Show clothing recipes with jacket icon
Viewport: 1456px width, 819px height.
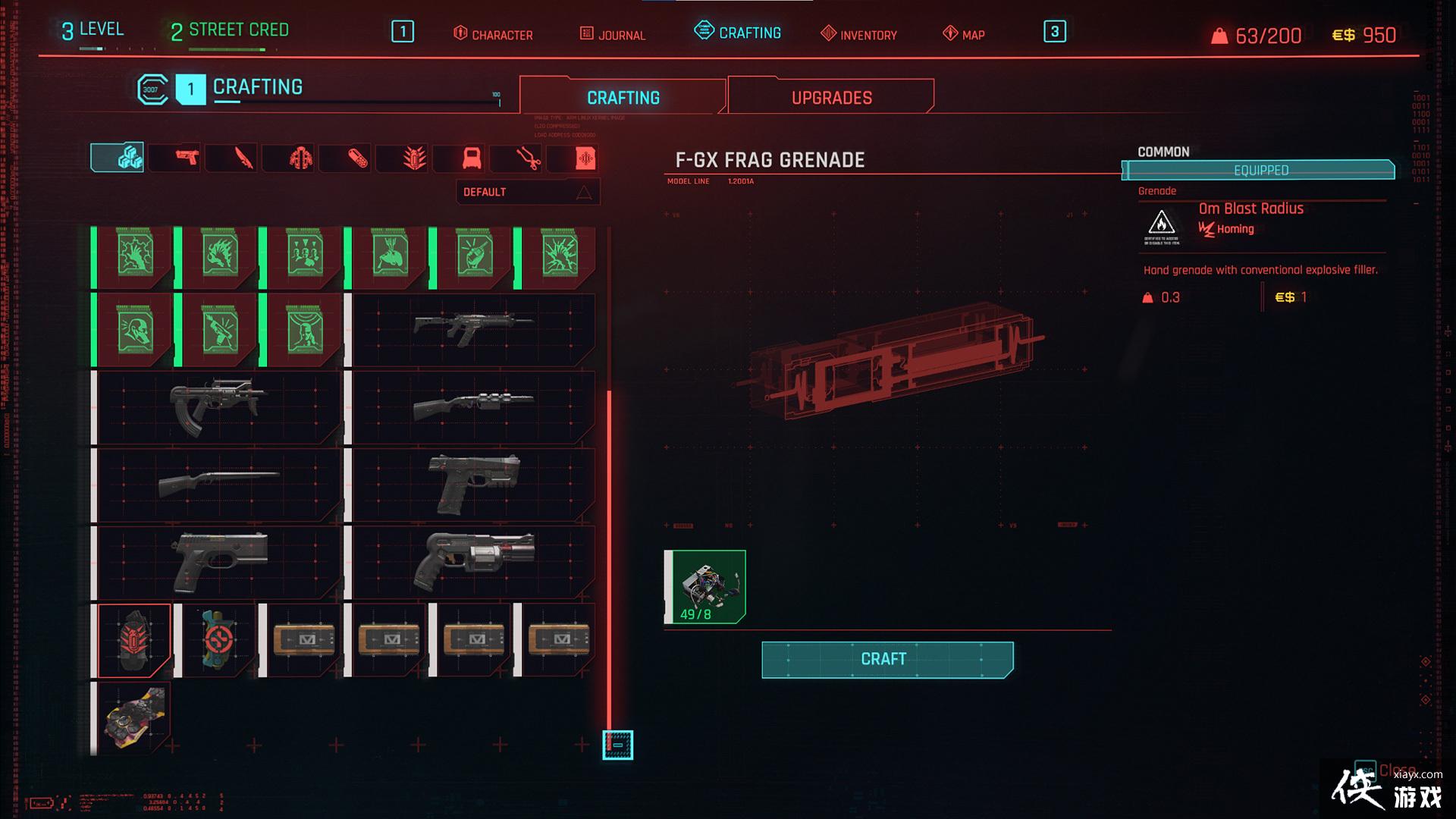[x=300, y=158]
